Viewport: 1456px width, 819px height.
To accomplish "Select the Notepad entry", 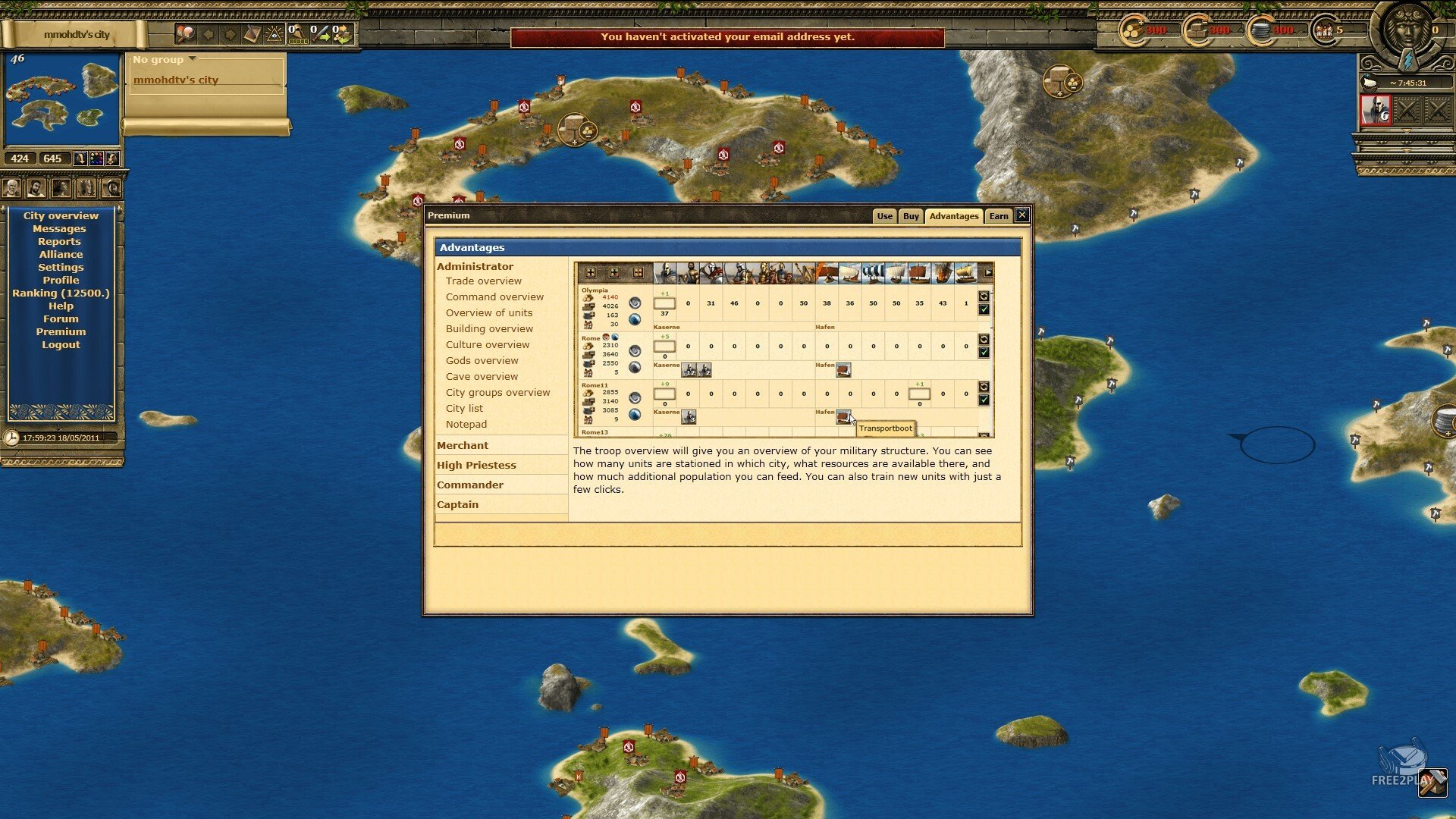I will [466, 425].
